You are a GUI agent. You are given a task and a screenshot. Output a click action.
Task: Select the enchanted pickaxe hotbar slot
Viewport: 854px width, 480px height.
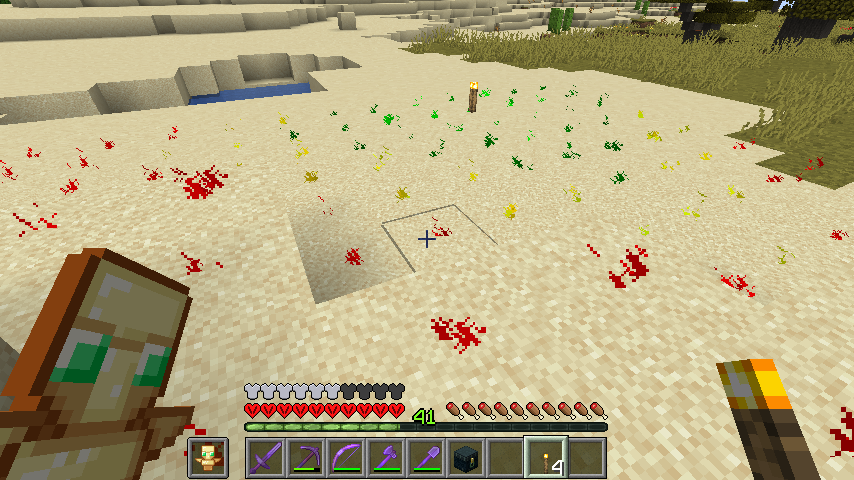point(305,458)
